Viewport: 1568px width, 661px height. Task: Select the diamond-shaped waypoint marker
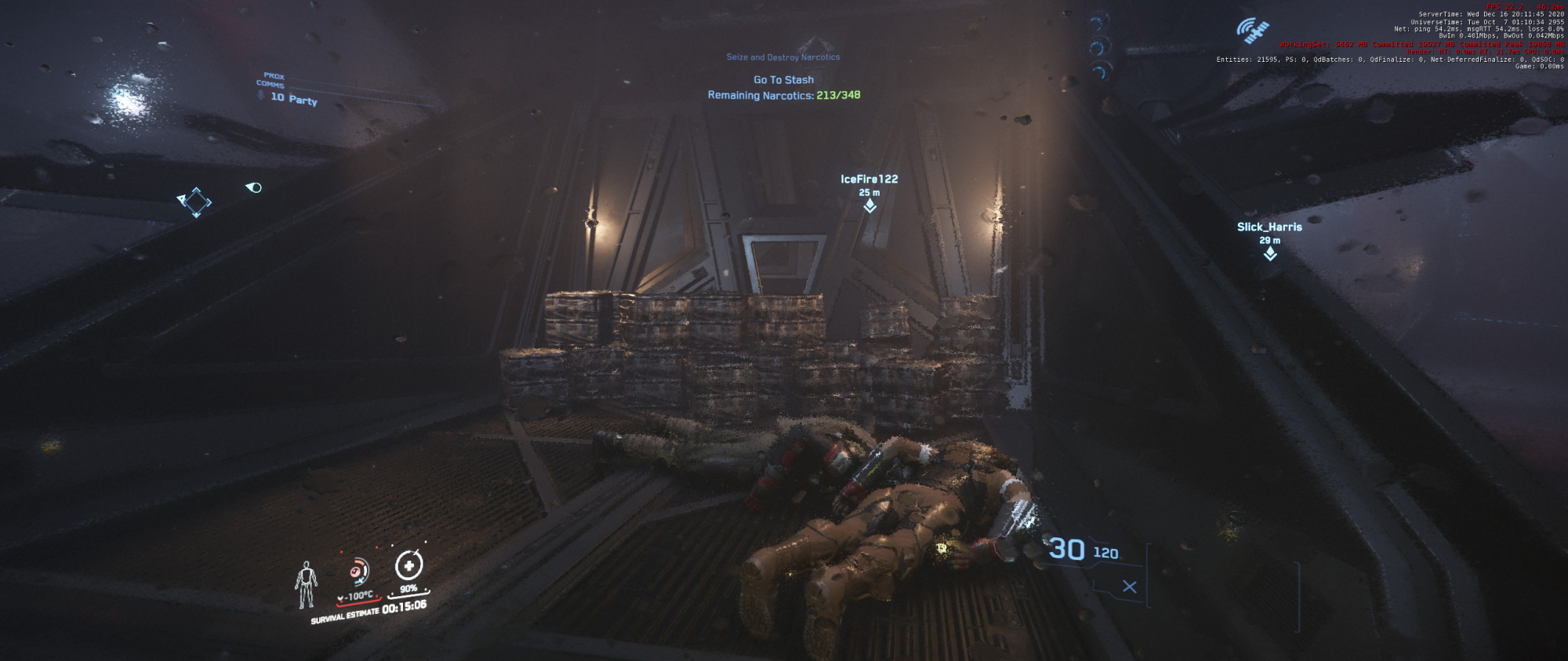pyautogui.click(x=195, y=202)
